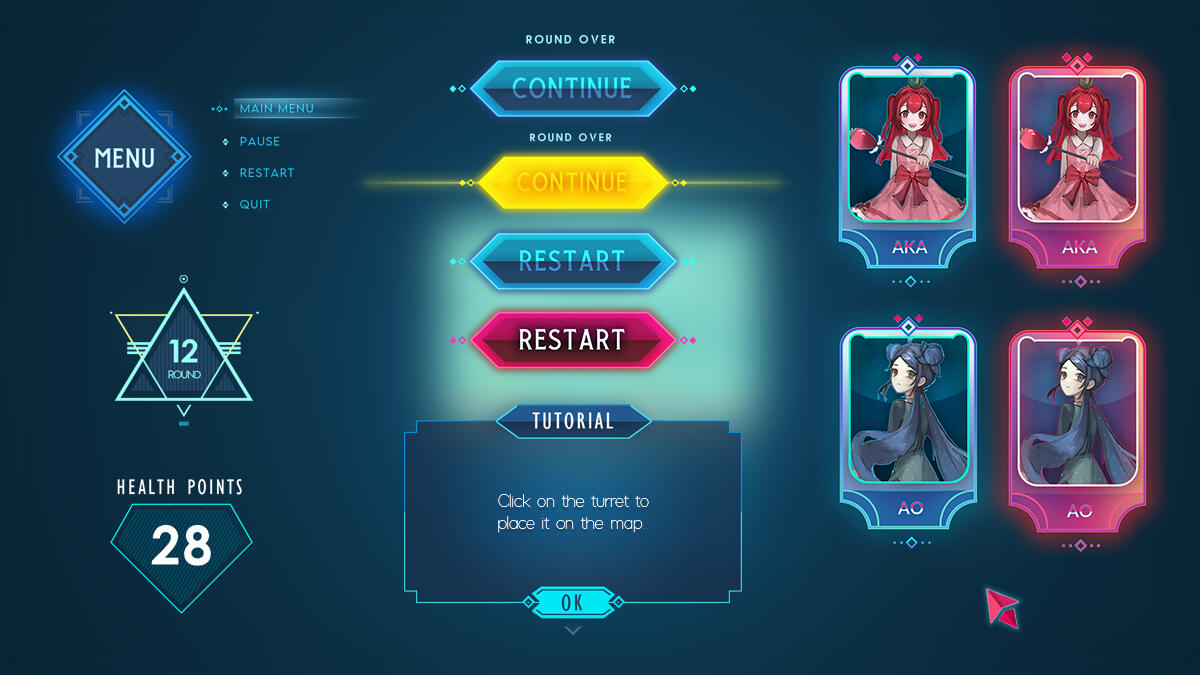
Task: Click the pink RESTART button
Action: [572, 340]
